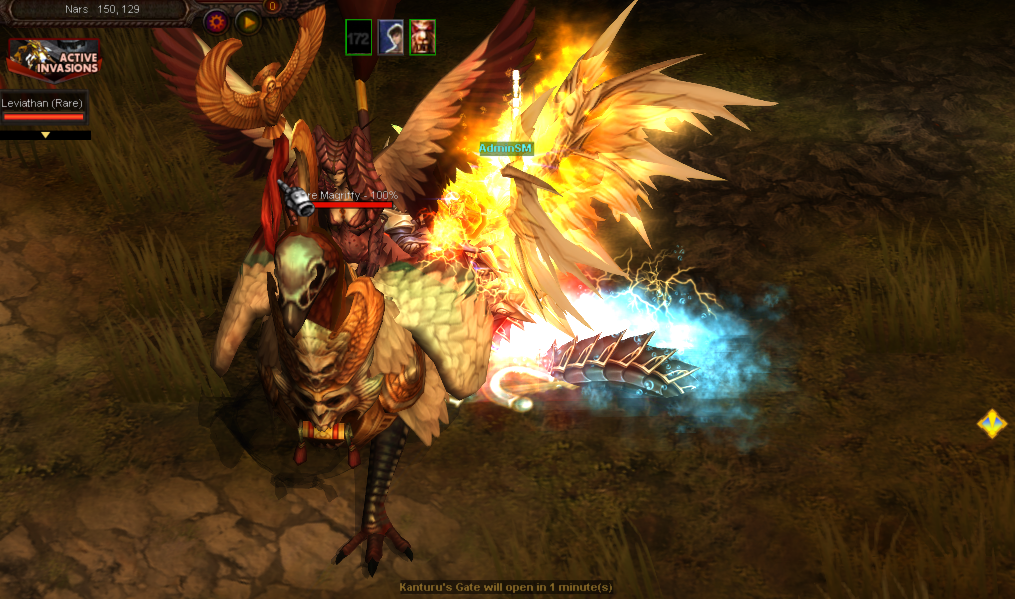Click the yellow play arrow button
Image resolution: width=1015 pixels, height=599 pixels.
248,21
